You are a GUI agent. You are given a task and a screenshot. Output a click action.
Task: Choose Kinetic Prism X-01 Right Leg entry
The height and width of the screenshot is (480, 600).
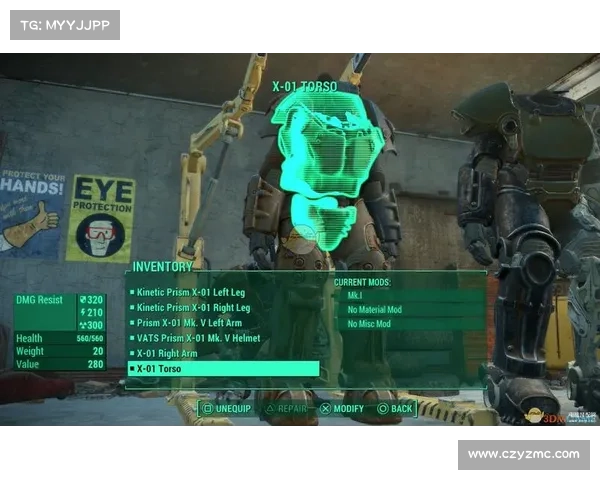pos(193,307)
